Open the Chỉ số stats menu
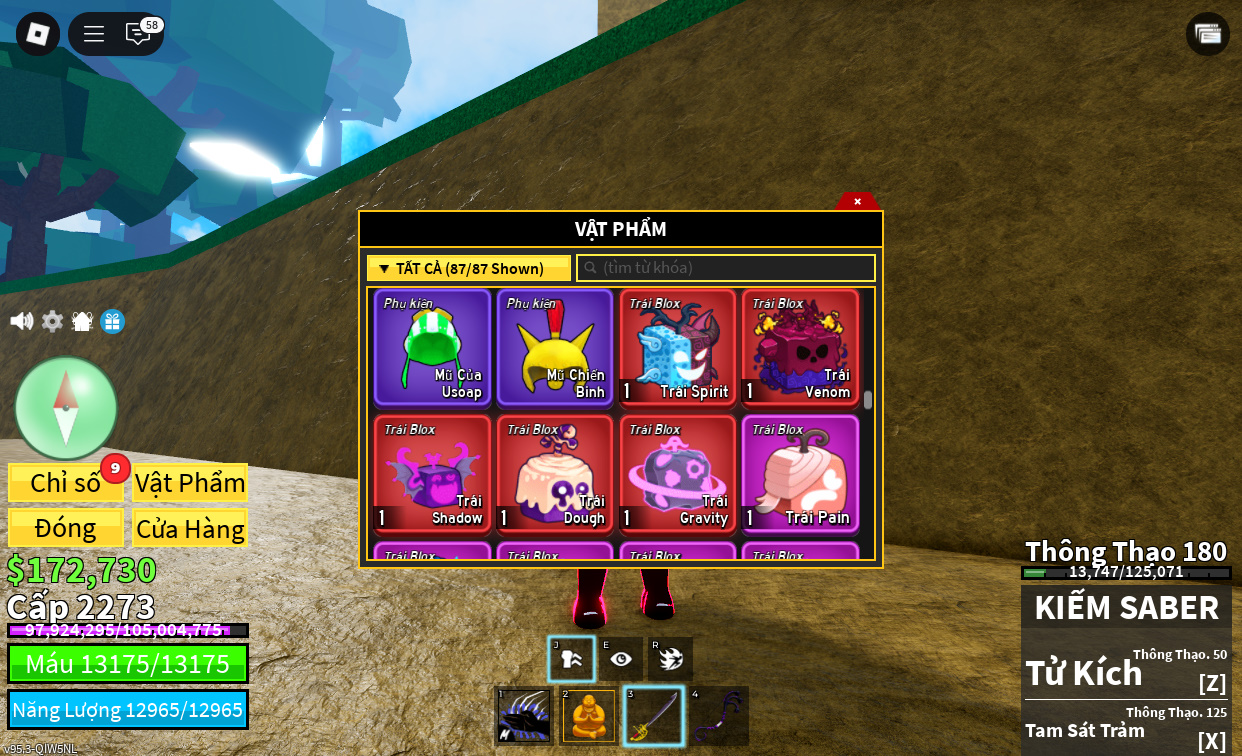1242x756 pixels. click(x=66, y=483)
